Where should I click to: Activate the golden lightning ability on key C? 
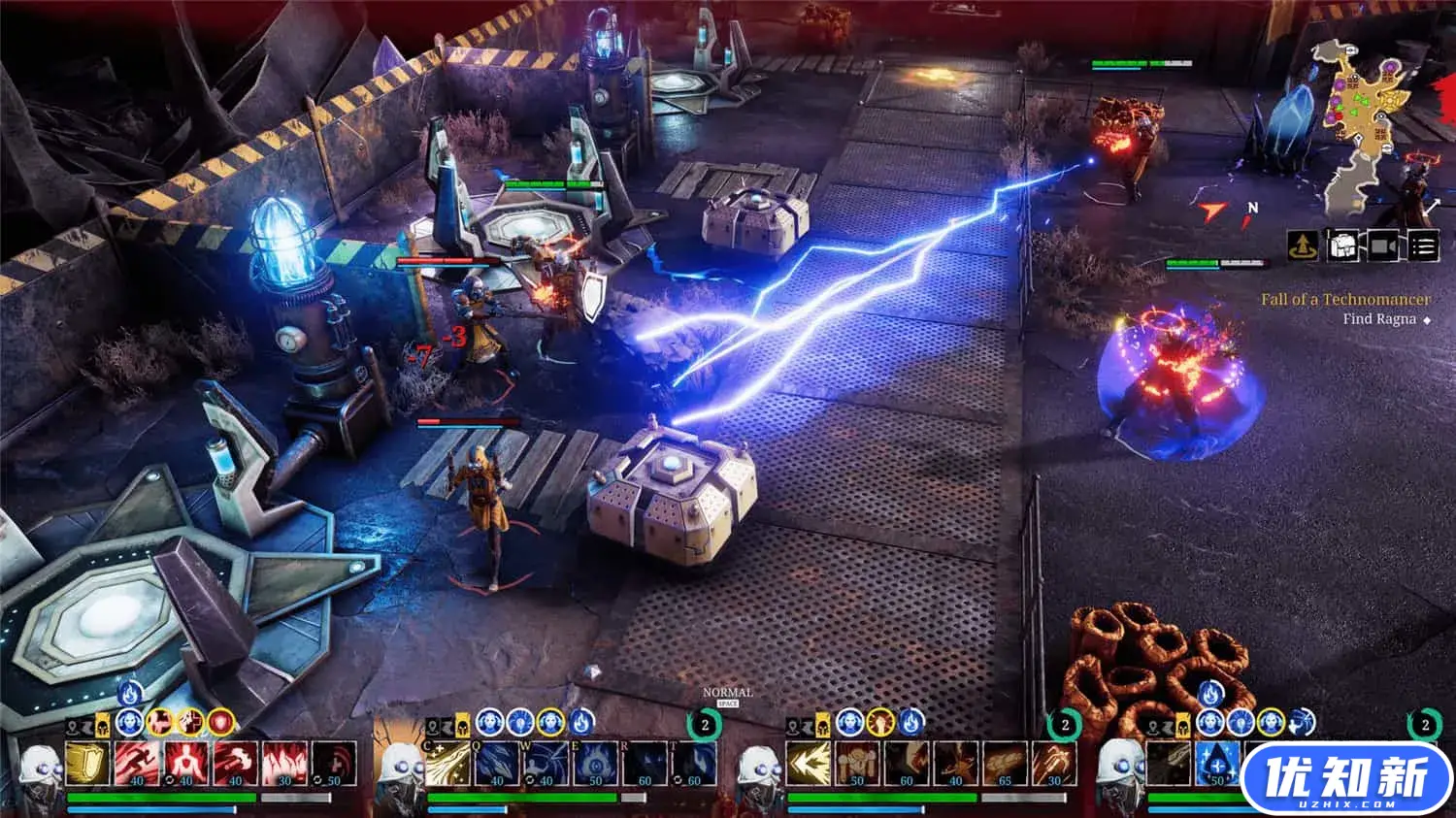[447, 764]
